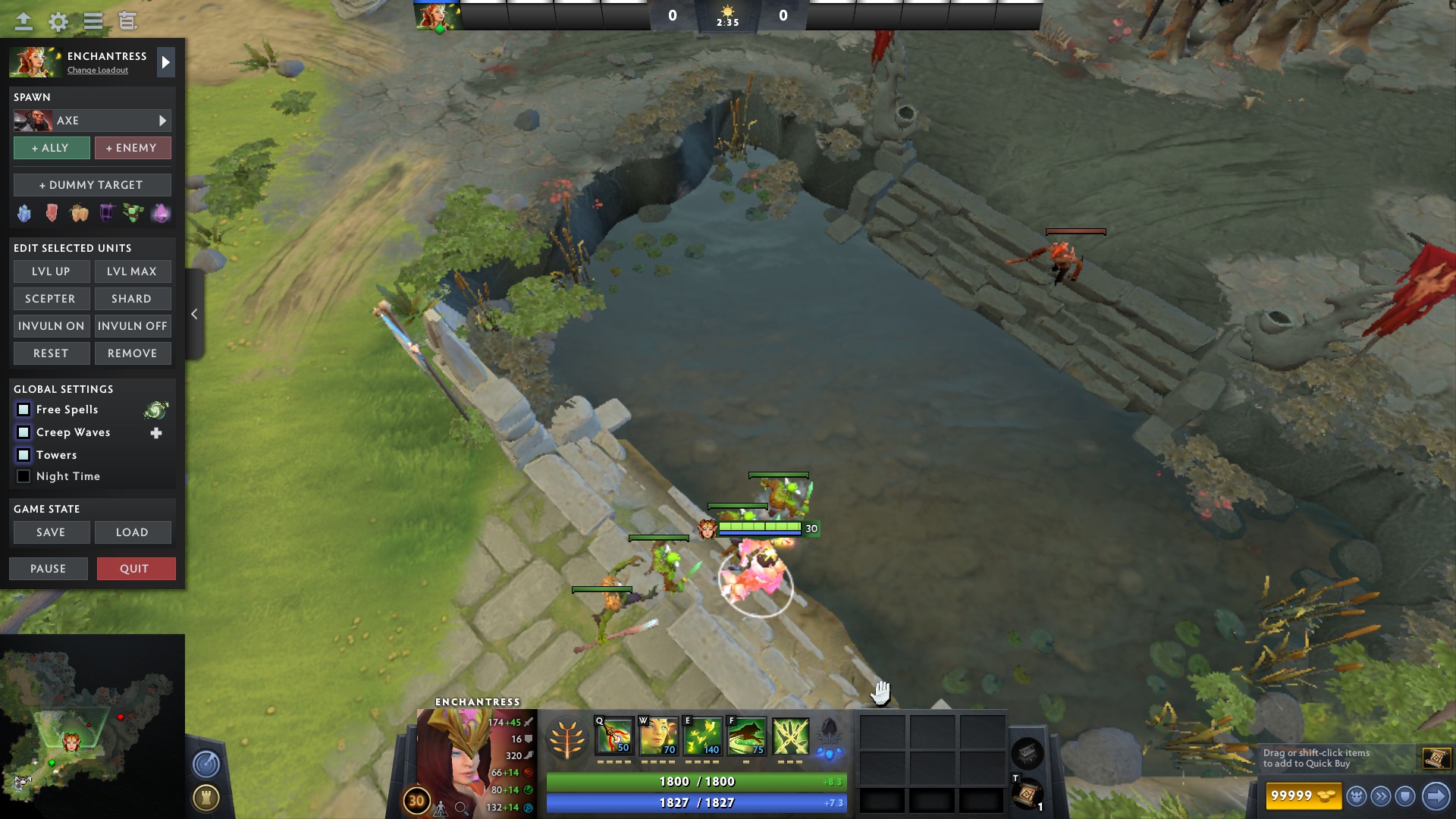Screen dimensions: 1456x819
Task: Click the demo tools icon beside the hamburger menu
Action: (129, 22)
